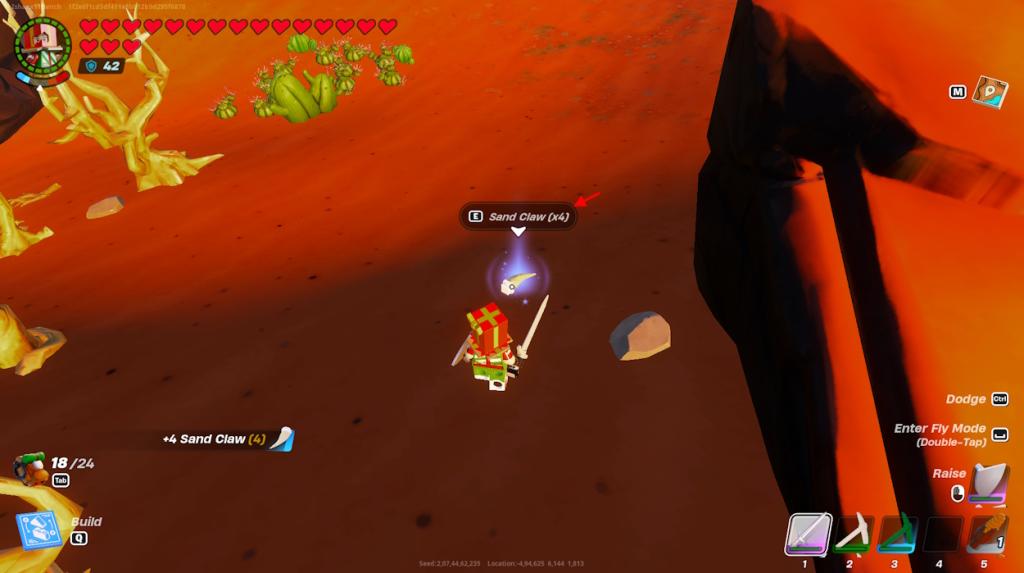
Task: Select the orange item in hotbar slot 5
Action: point(986,534)
